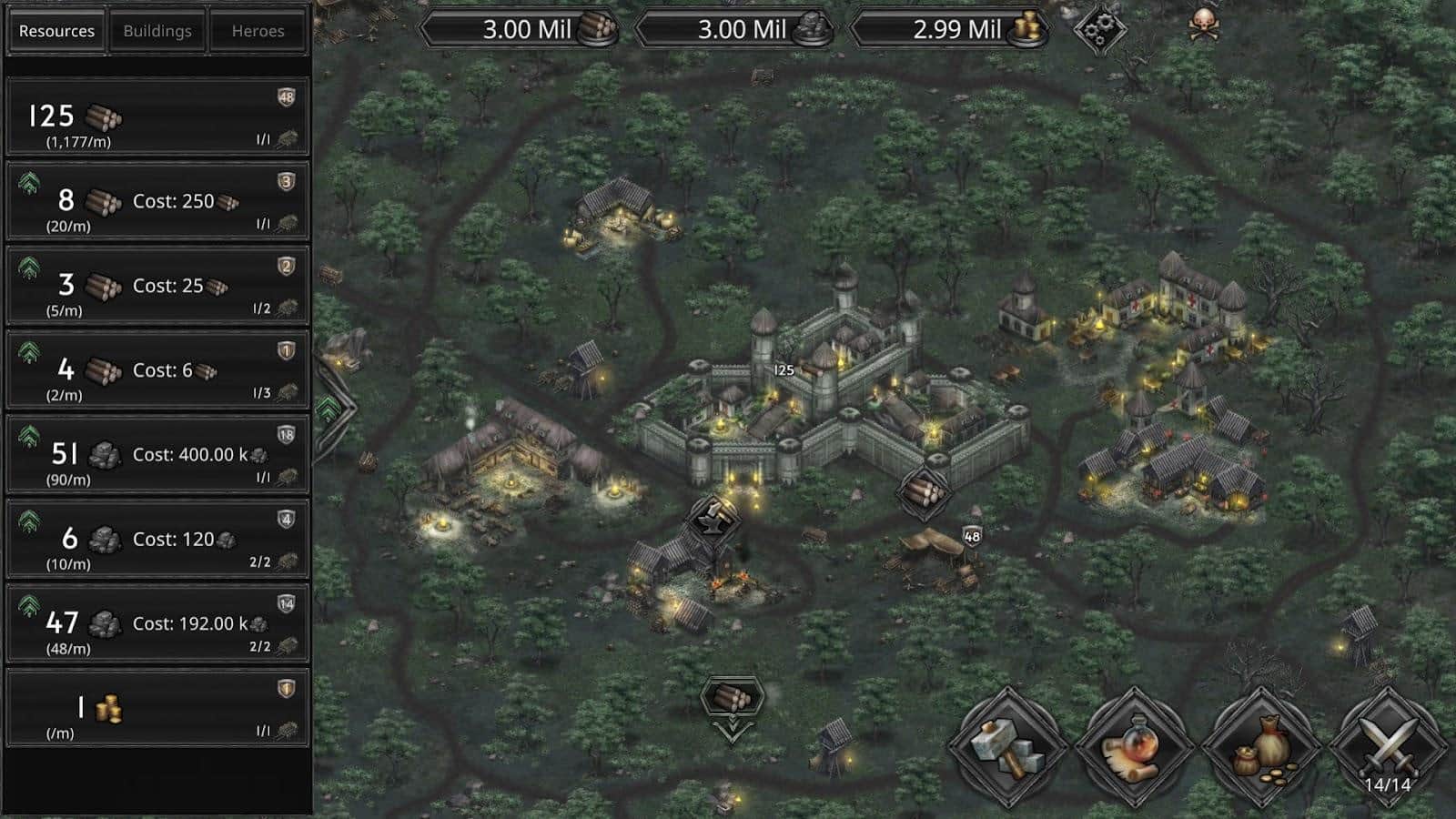Open the Heroes tab

258,31
